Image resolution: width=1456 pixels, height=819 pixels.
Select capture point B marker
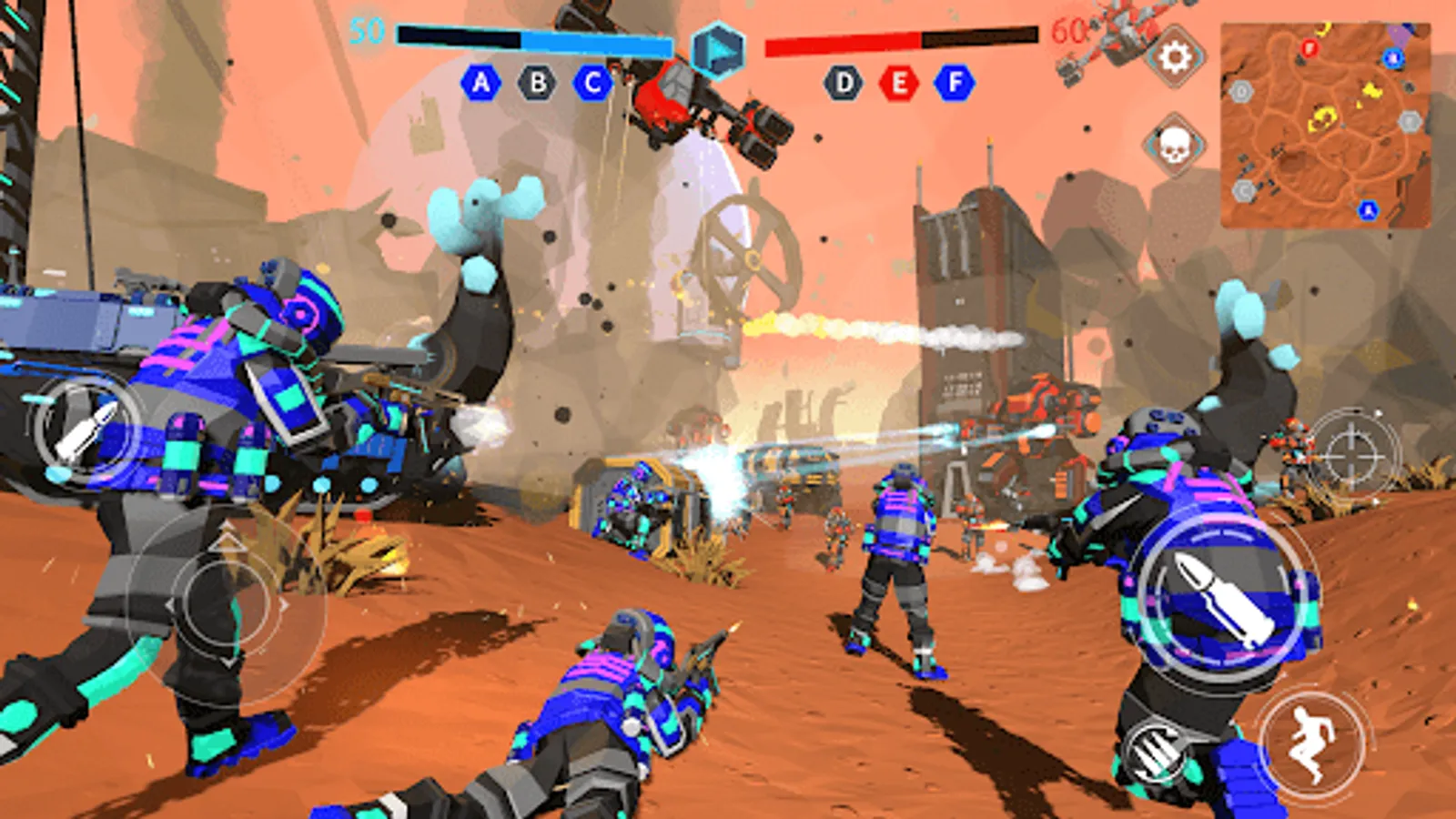click(x=537, y=84)
